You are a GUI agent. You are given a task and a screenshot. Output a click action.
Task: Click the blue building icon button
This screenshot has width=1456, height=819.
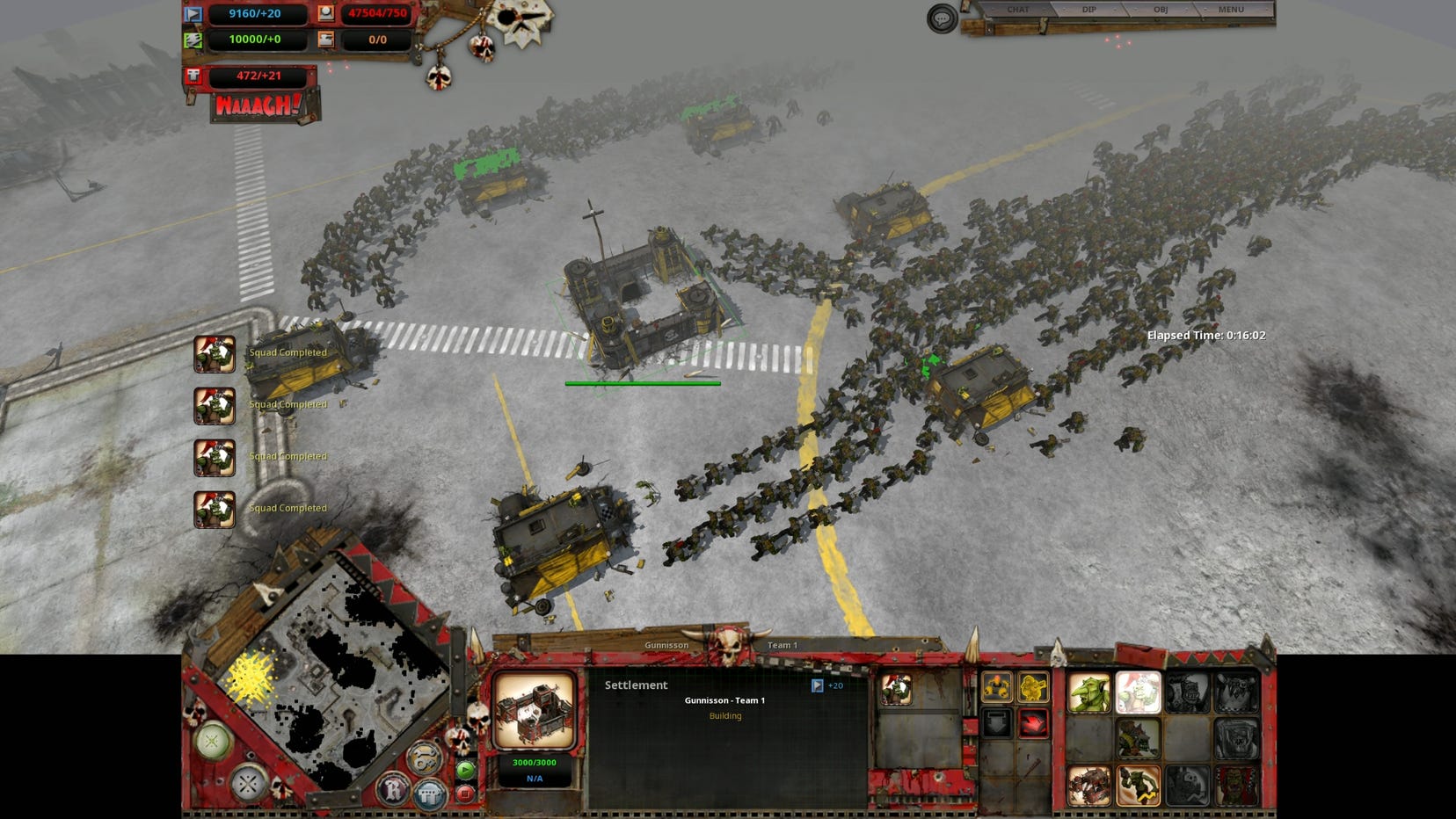tap(428, 793)
